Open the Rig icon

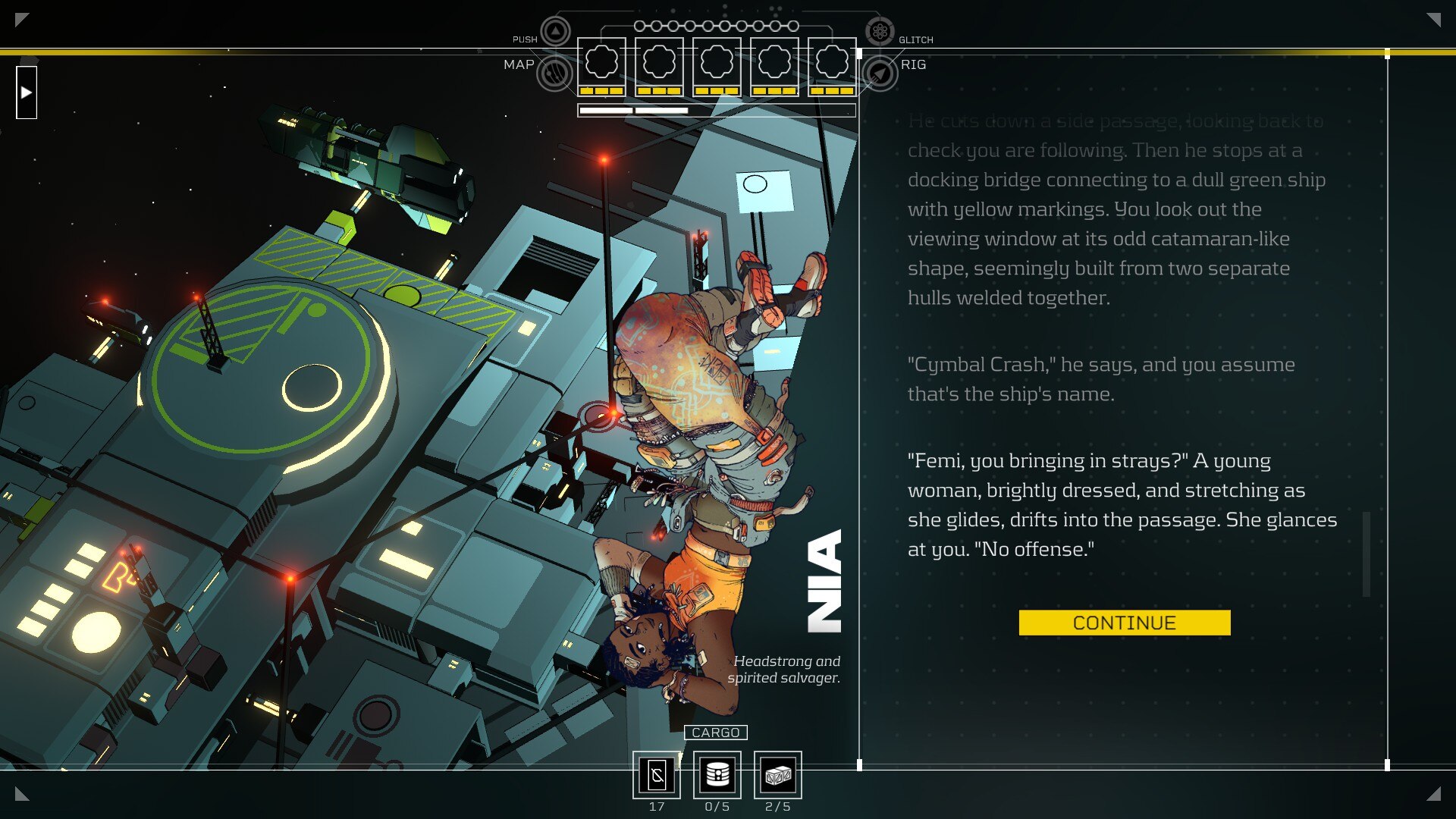click(880, 74)
